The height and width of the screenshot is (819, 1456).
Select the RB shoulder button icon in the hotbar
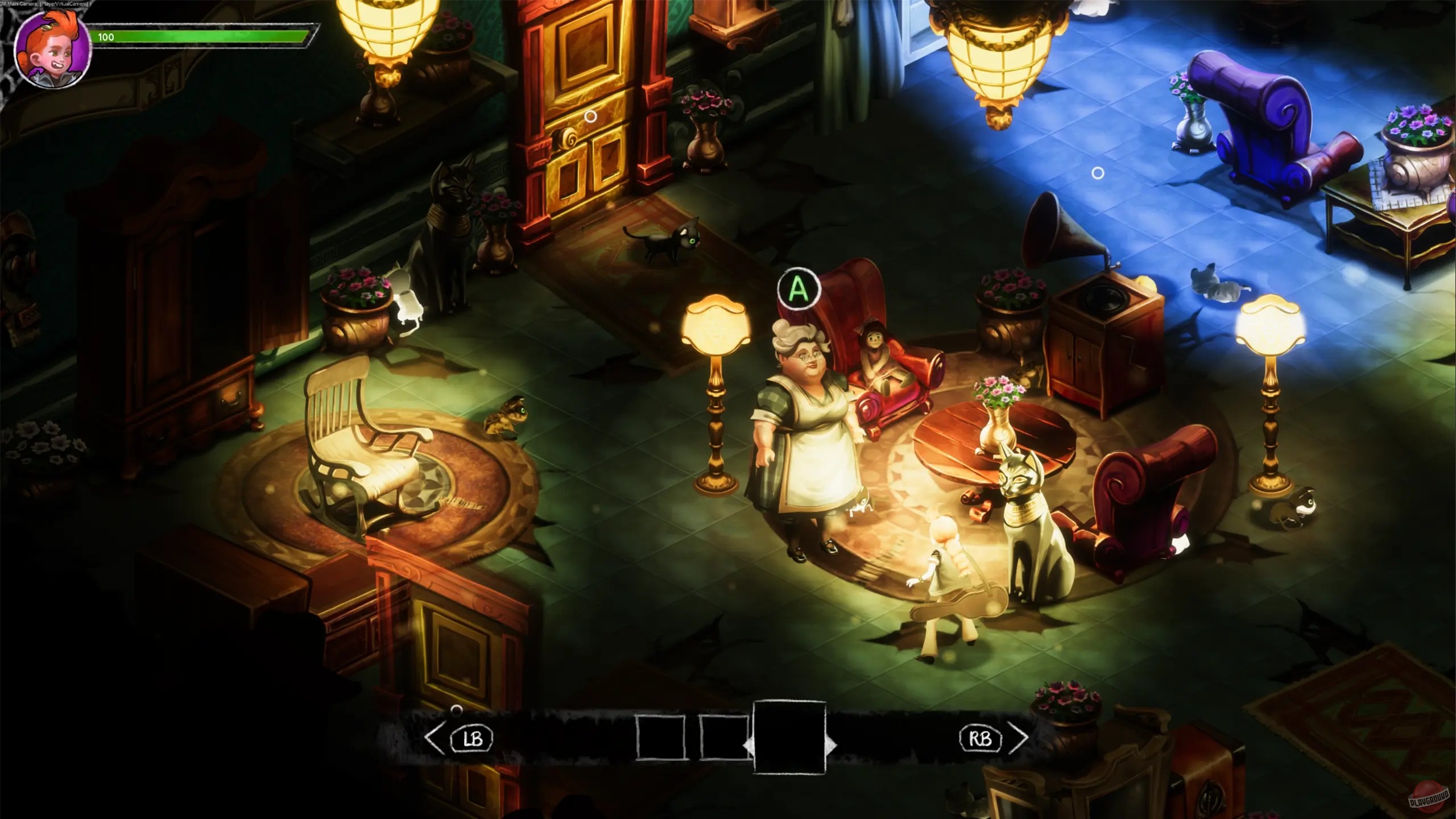click(x=982, y=738)
